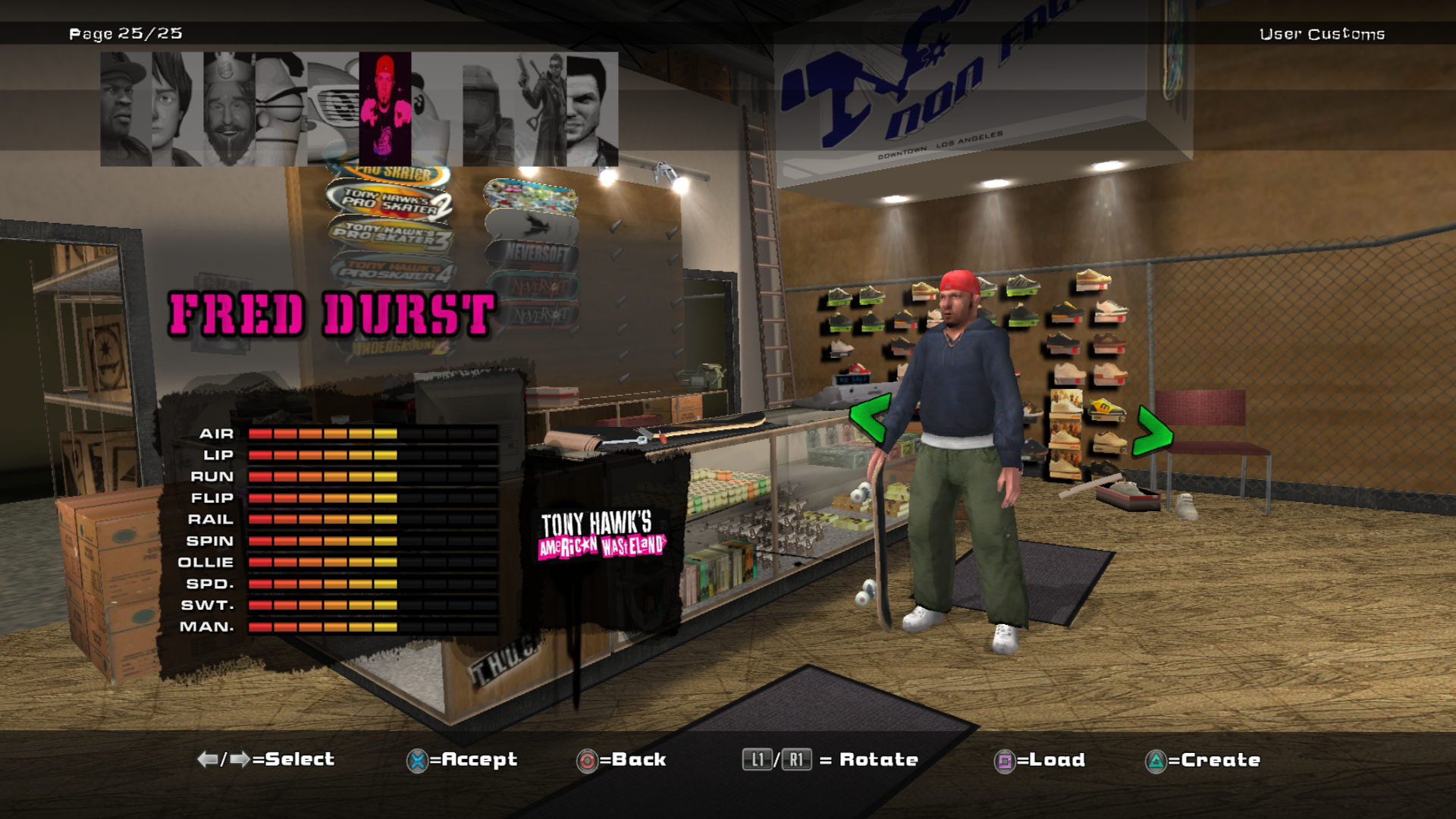This screenshot has width=1456, height=819.
Task: Choose the highlighted Fred Durst portrait
Action: coord(385,109)
